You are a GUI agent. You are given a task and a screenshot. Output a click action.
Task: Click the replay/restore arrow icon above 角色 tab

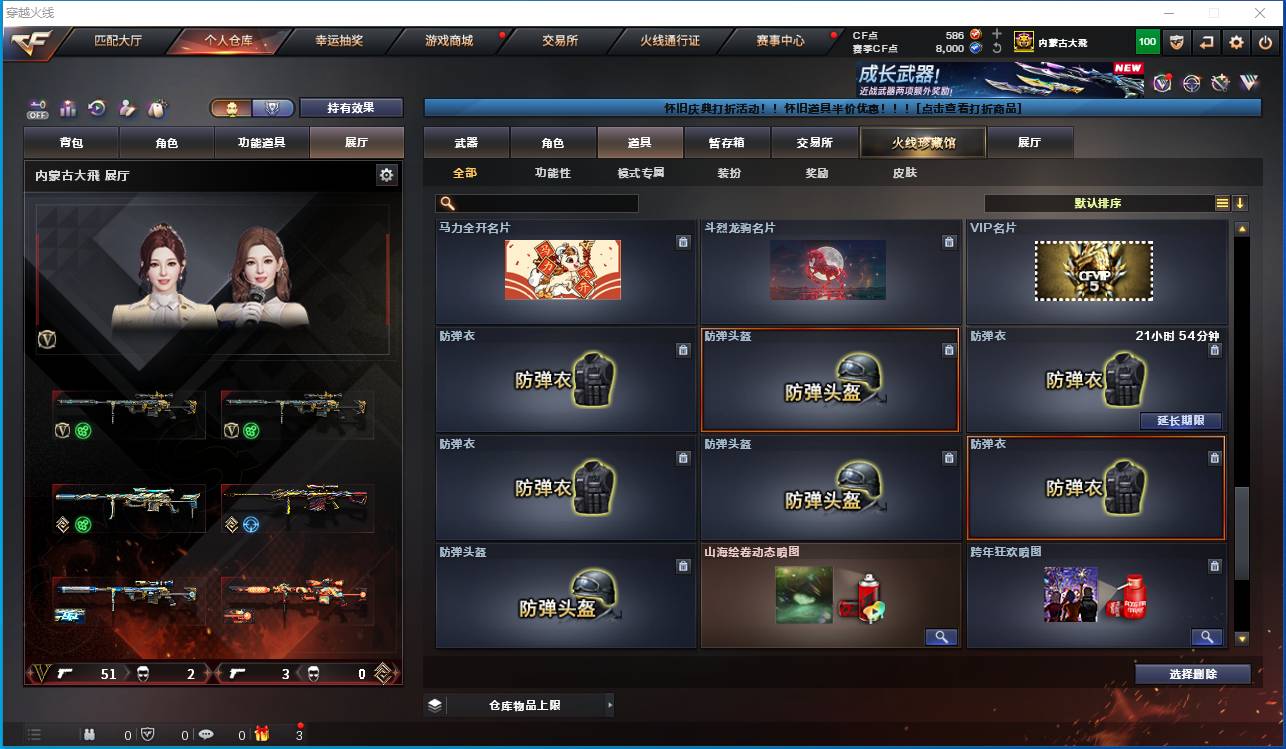[97, 107]
